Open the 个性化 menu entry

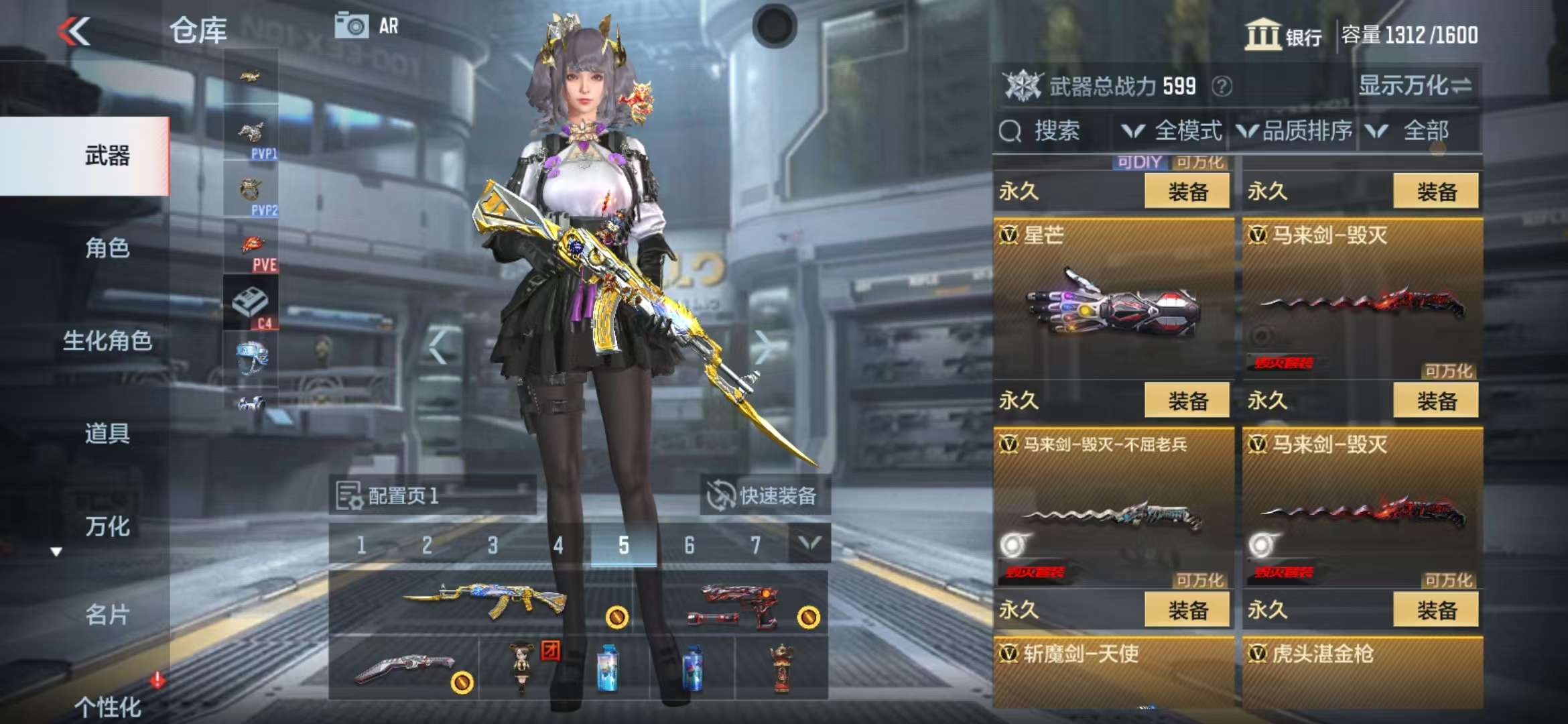click(107, 706)
